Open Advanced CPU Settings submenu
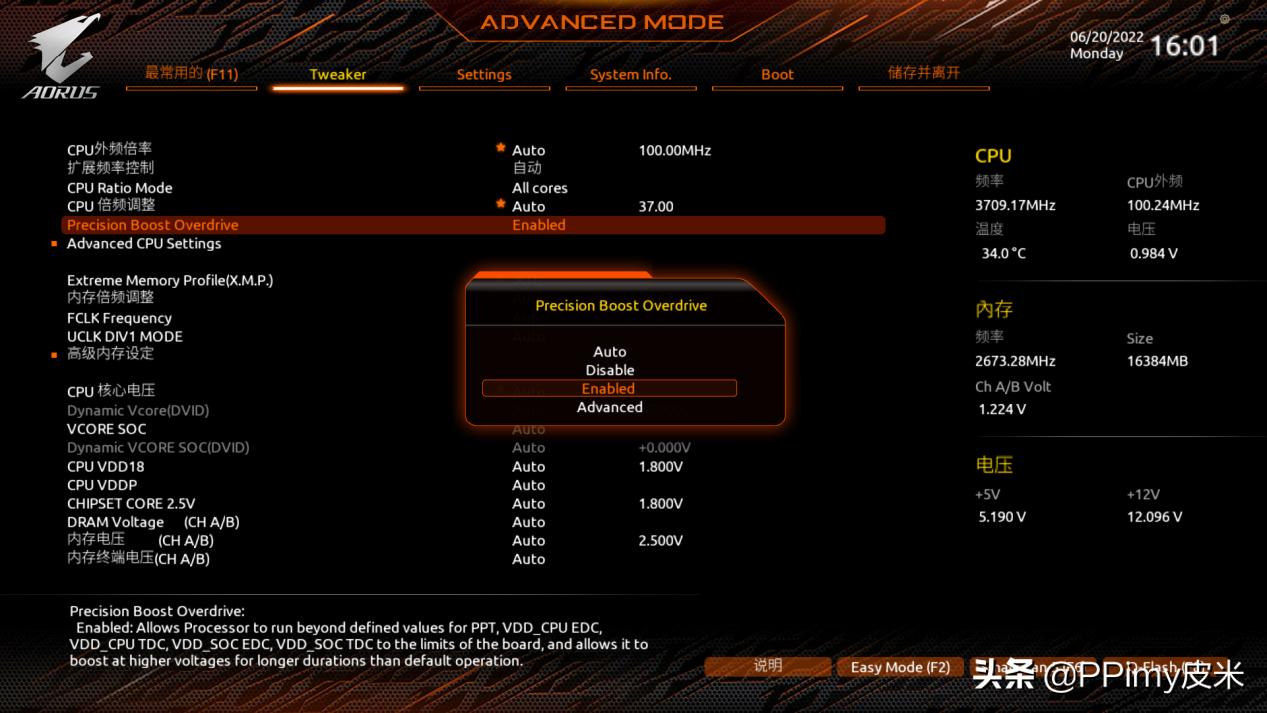The image size is (1267, 713). 144,244
